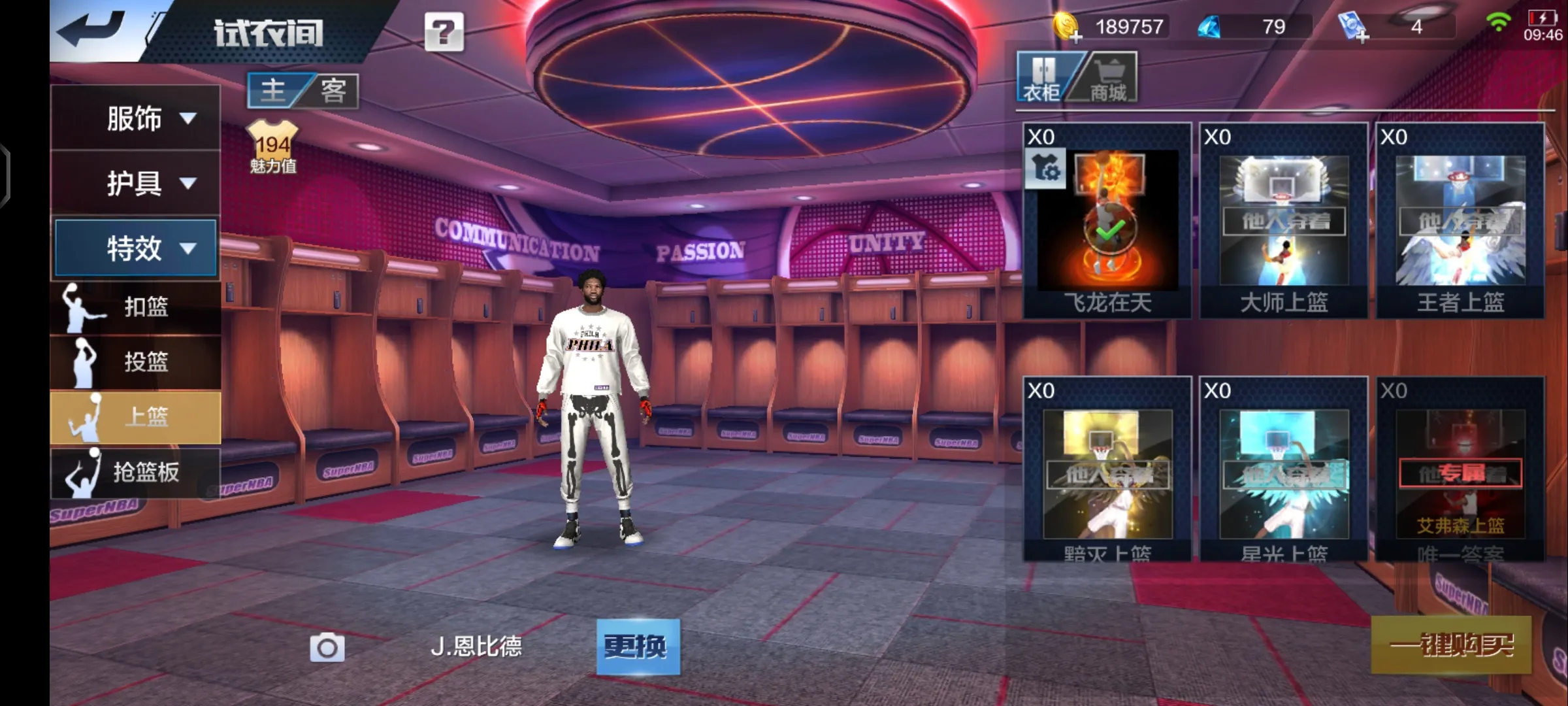Tap the 更换 change player button

tap(638, 647)
